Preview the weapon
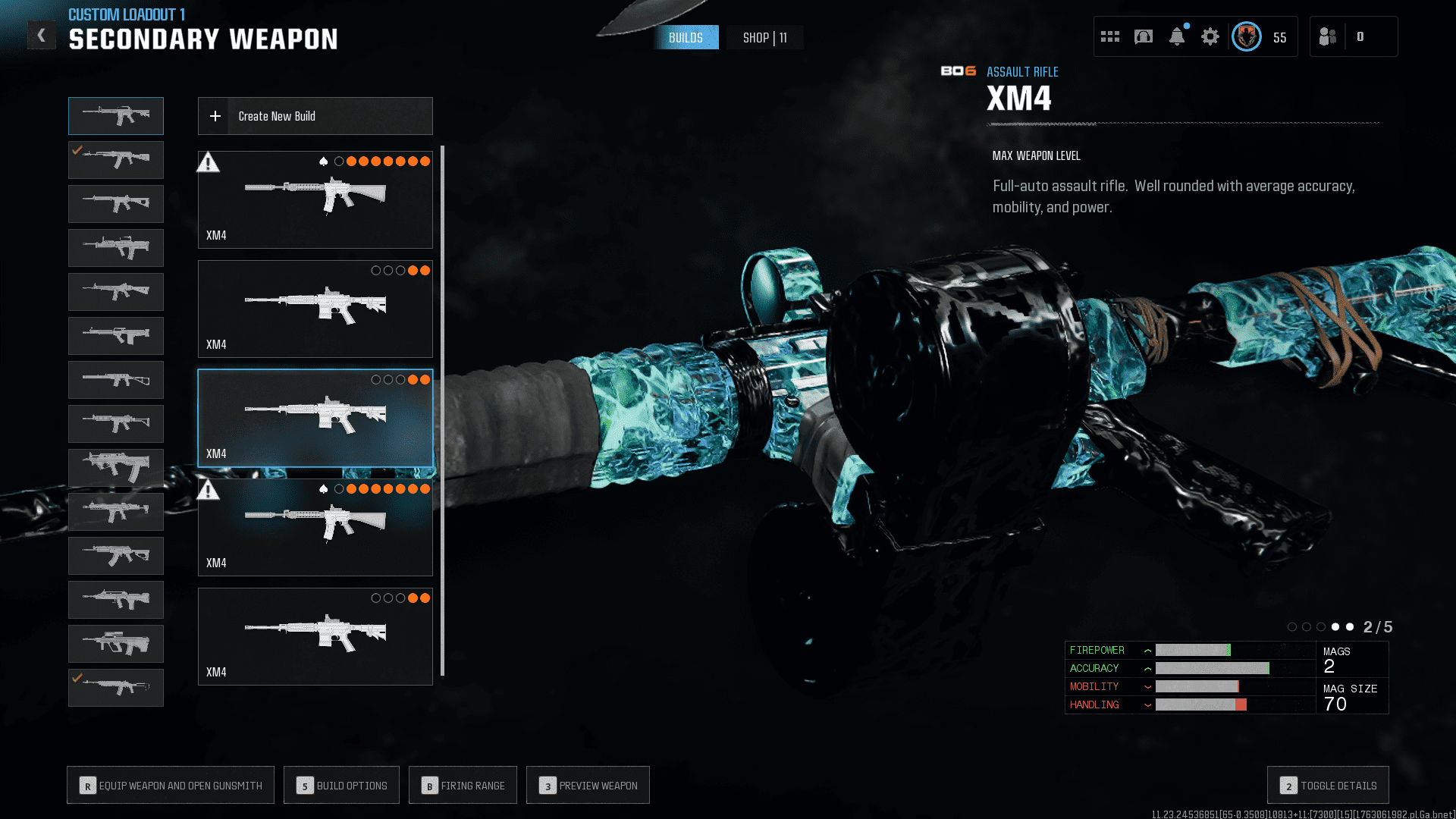 [588, 786]
